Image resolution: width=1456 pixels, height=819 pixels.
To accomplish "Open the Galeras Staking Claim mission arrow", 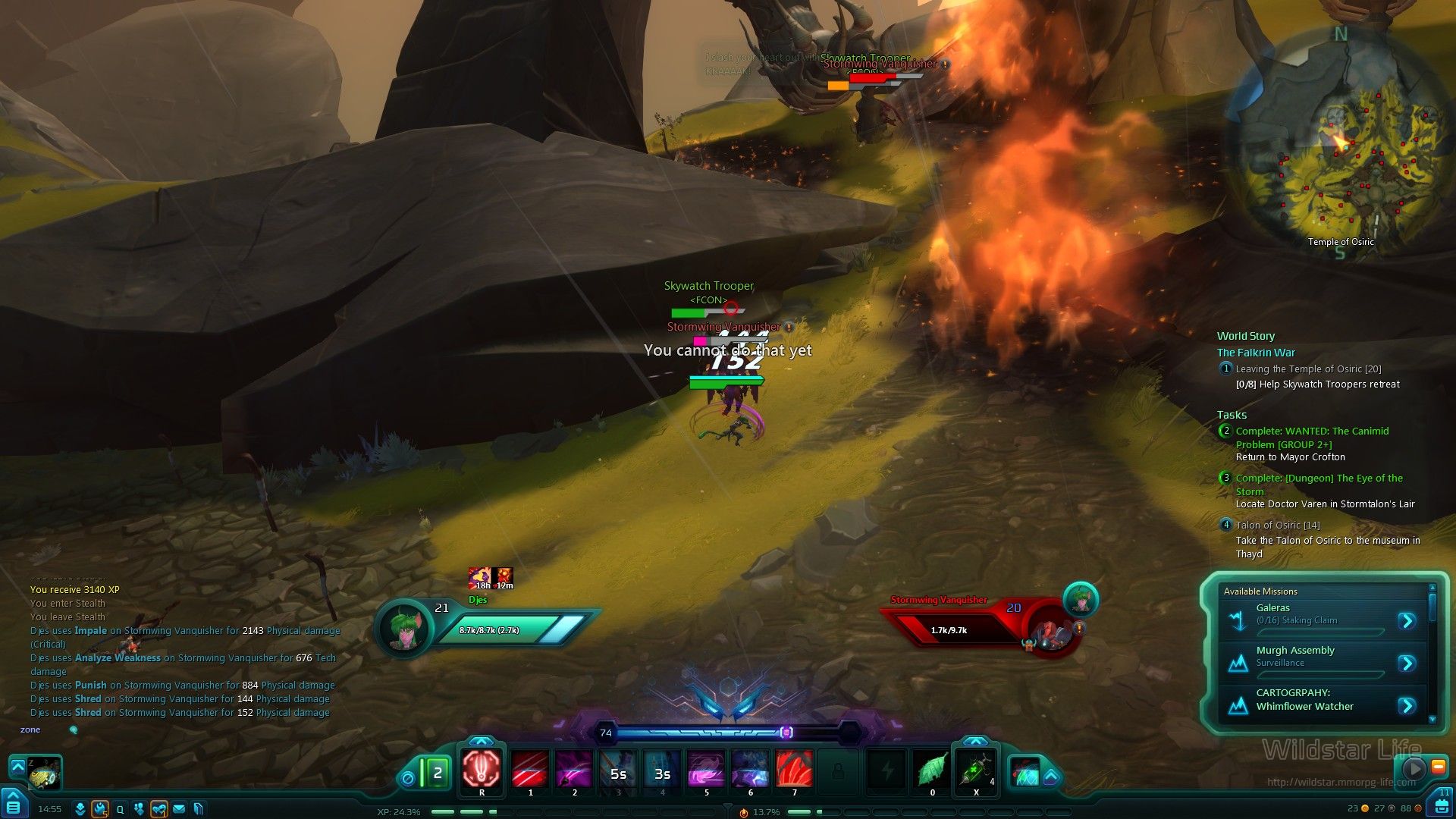I will pos(1407,621).
